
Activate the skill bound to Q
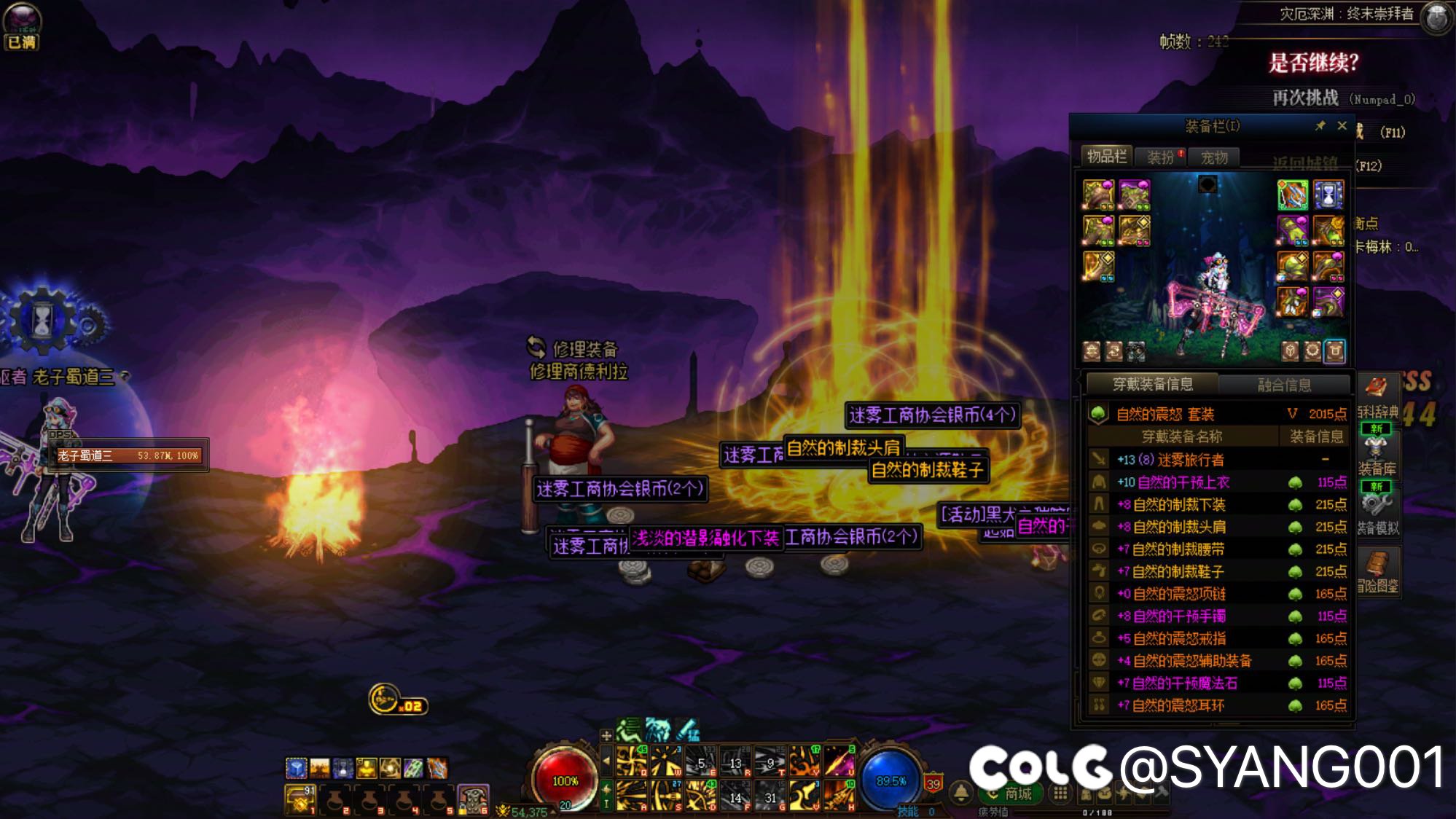pos(631,761)
